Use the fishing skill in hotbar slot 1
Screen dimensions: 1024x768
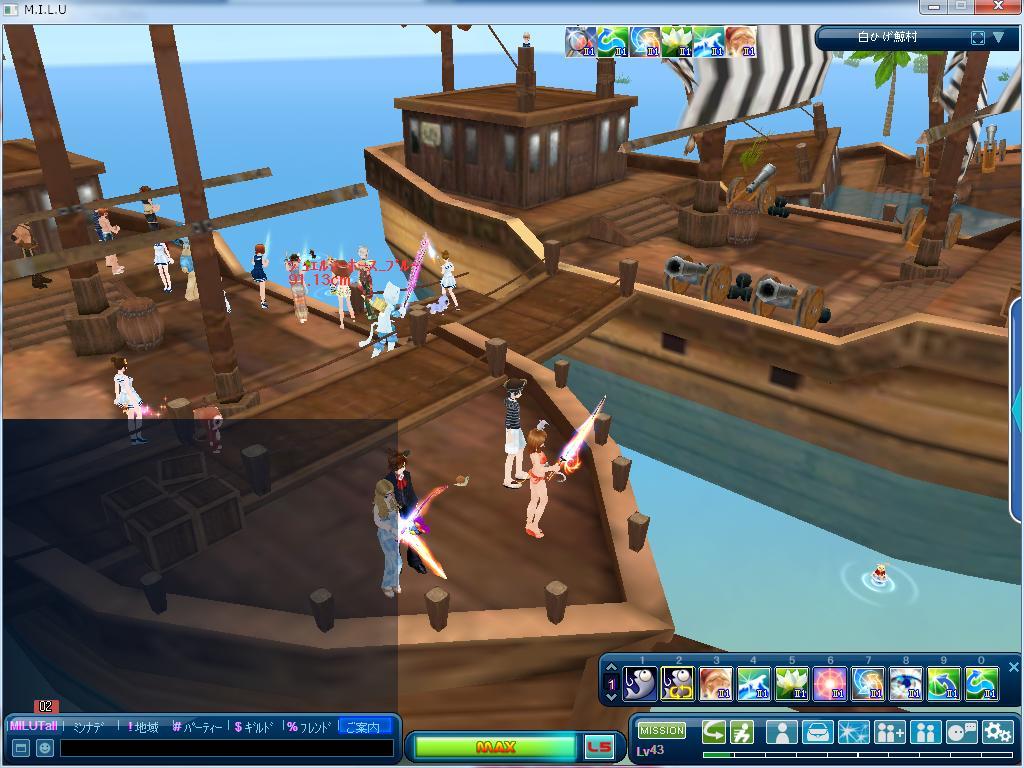(x=640, y=684)
